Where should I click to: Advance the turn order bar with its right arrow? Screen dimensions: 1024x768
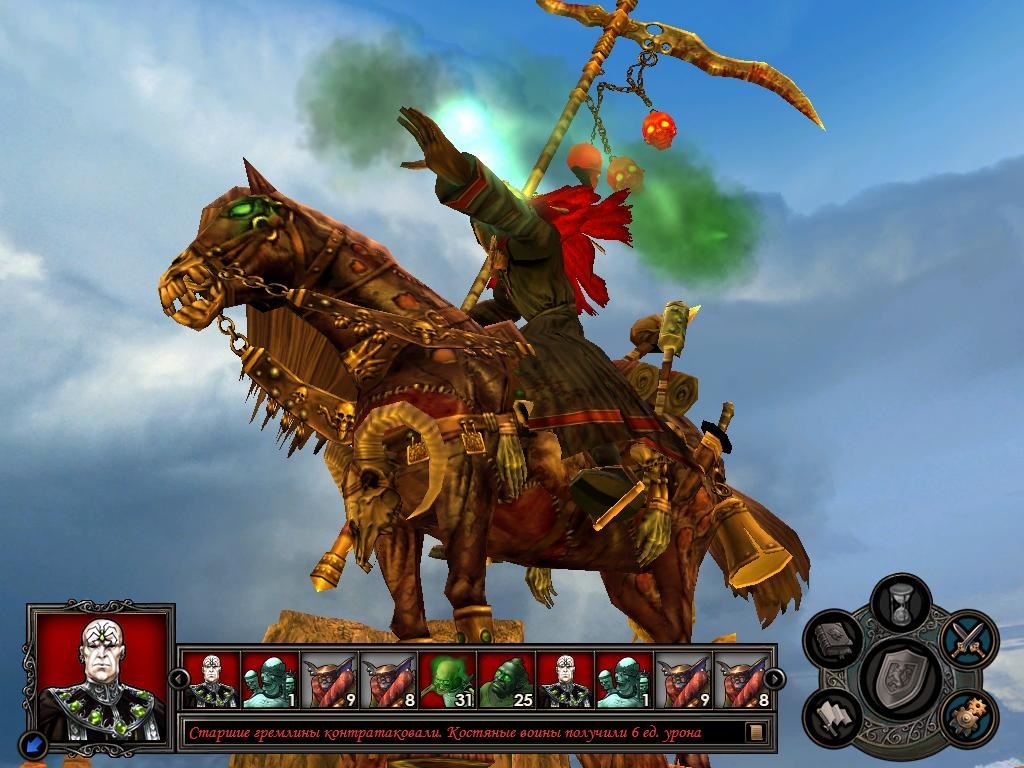pos(774,679)
